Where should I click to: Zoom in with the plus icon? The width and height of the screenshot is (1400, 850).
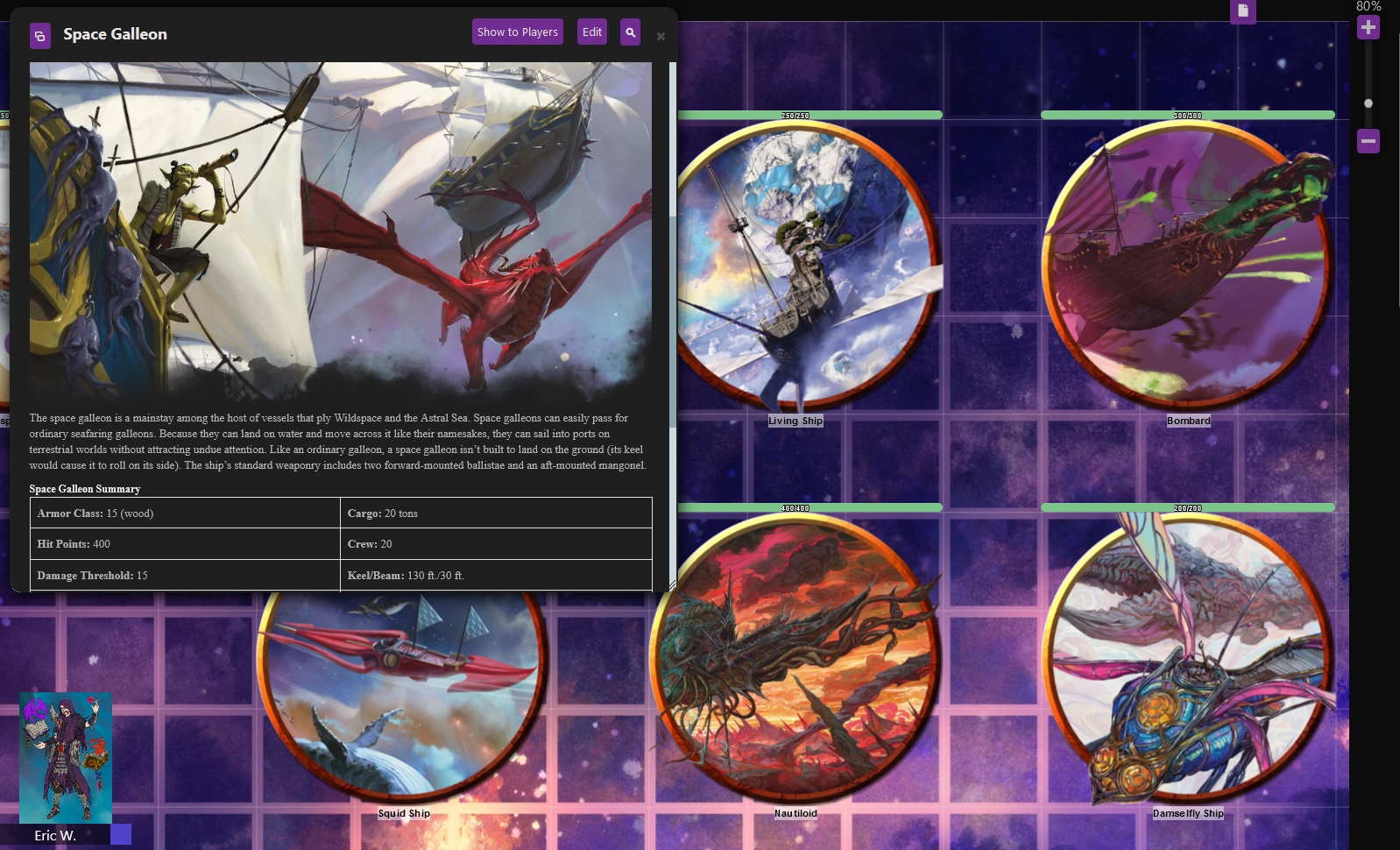point(1369,27)
